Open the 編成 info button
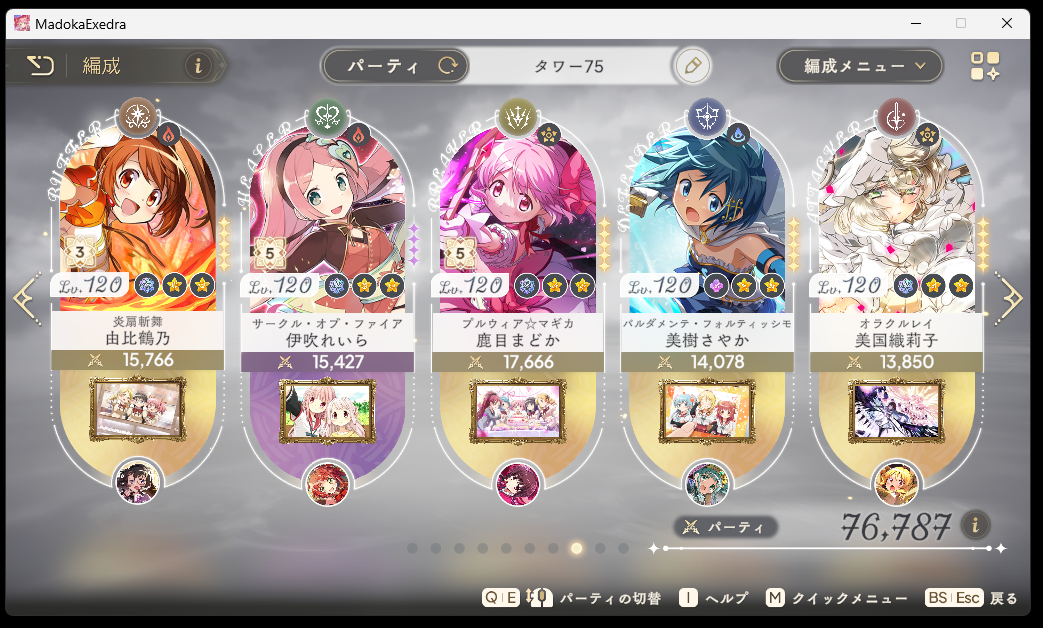Viewport: 1043px width, 628px height. tap(197, 66)
